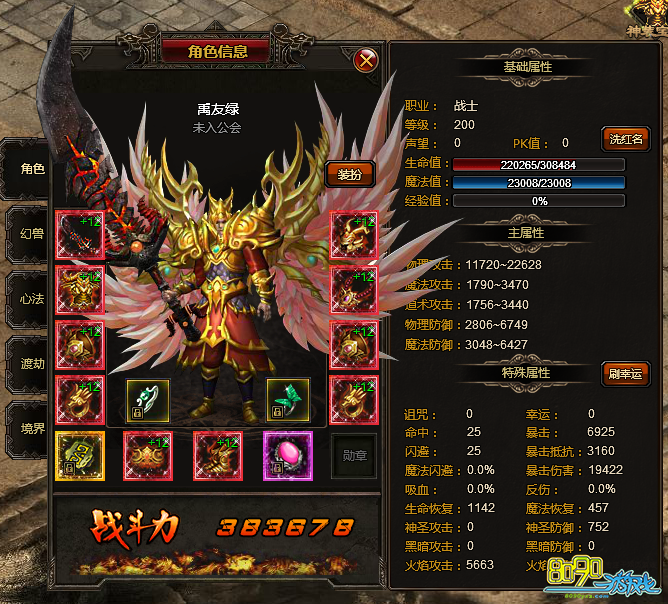Close the 角色信息 character window

click(x=367, y=60)
